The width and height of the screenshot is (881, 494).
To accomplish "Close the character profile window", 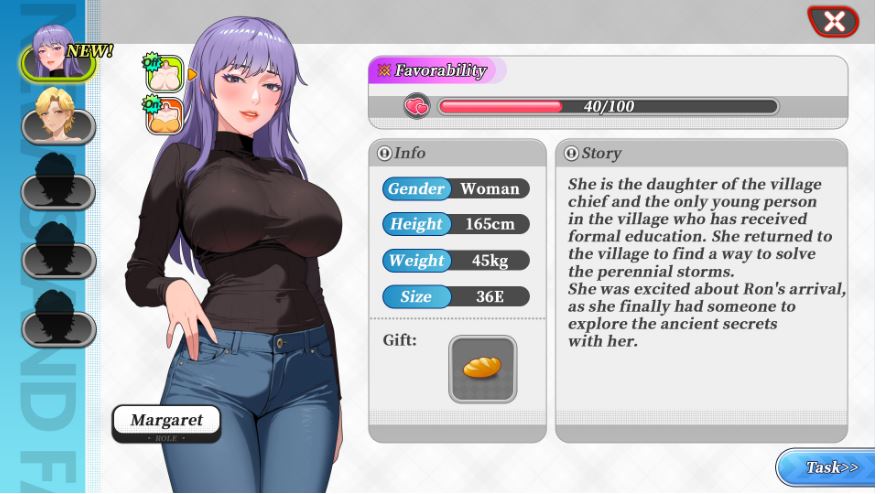I will (x=833, y=20).
